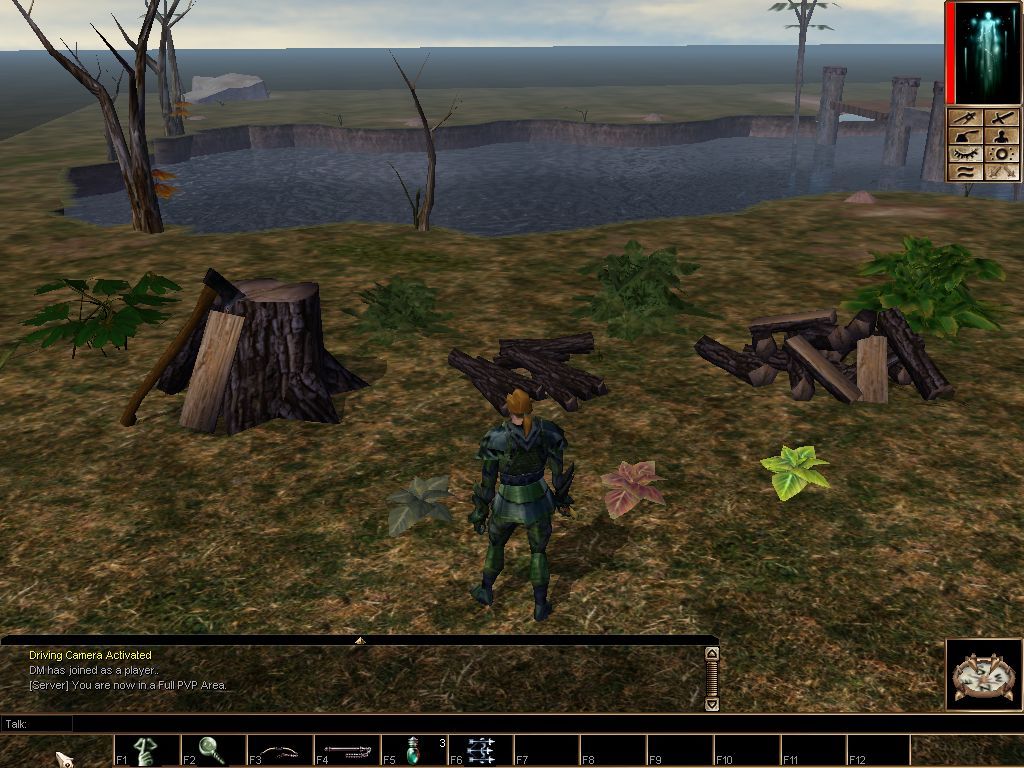Viewport: 1024px width, 768px height.
Task: Select the F4 arrow quickslot
Action: click(x=346, y=750)
